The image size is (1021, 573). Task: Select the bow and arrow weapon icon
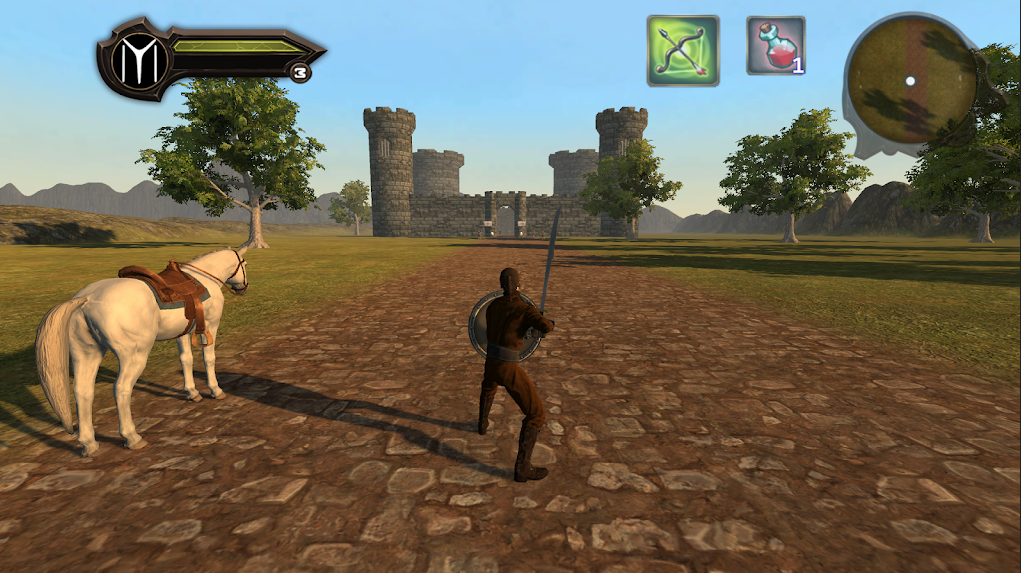click(x=683, y=50)
